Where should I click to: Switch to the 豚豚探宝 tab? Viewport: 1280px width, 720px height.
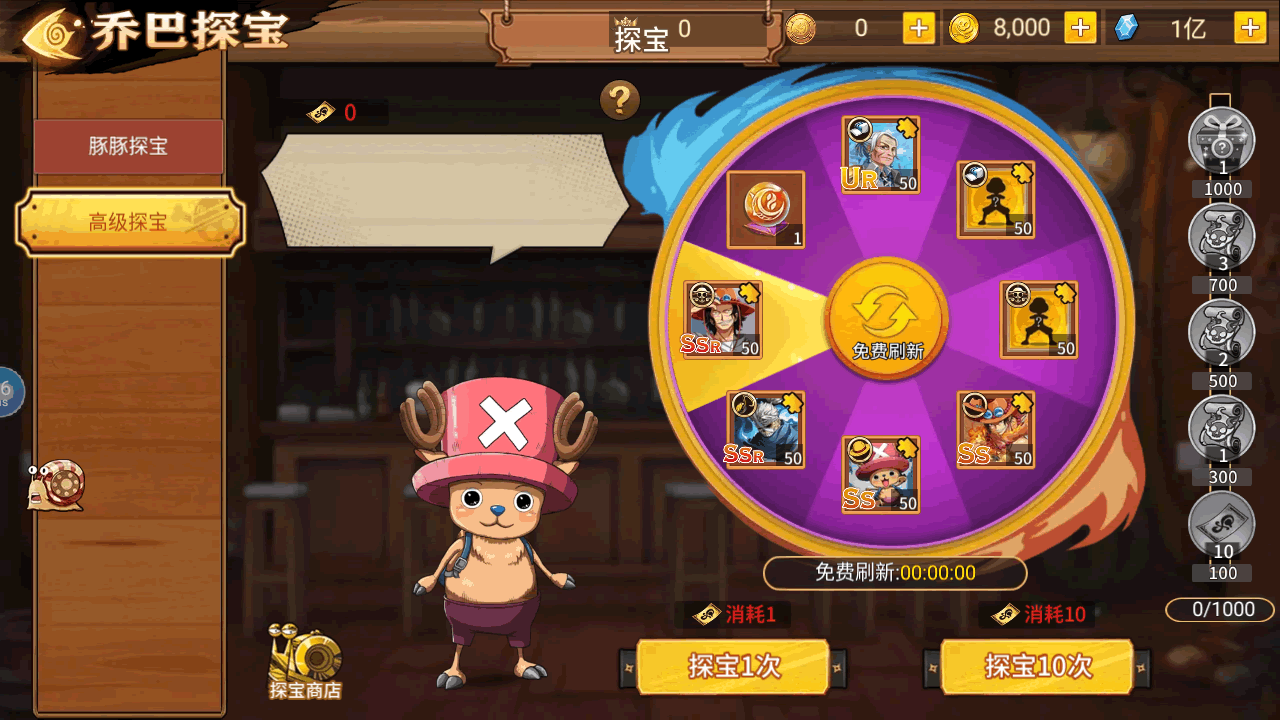[128, 147]
